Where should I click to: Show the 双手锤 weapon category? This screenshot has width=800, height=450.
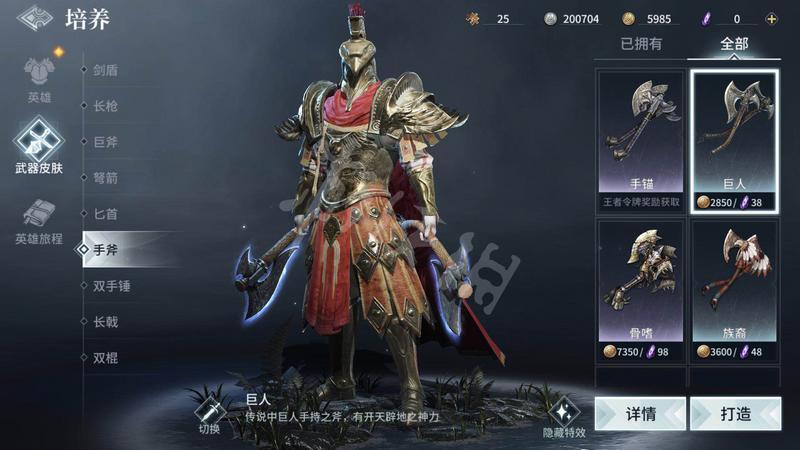click(x=112, y=286)
